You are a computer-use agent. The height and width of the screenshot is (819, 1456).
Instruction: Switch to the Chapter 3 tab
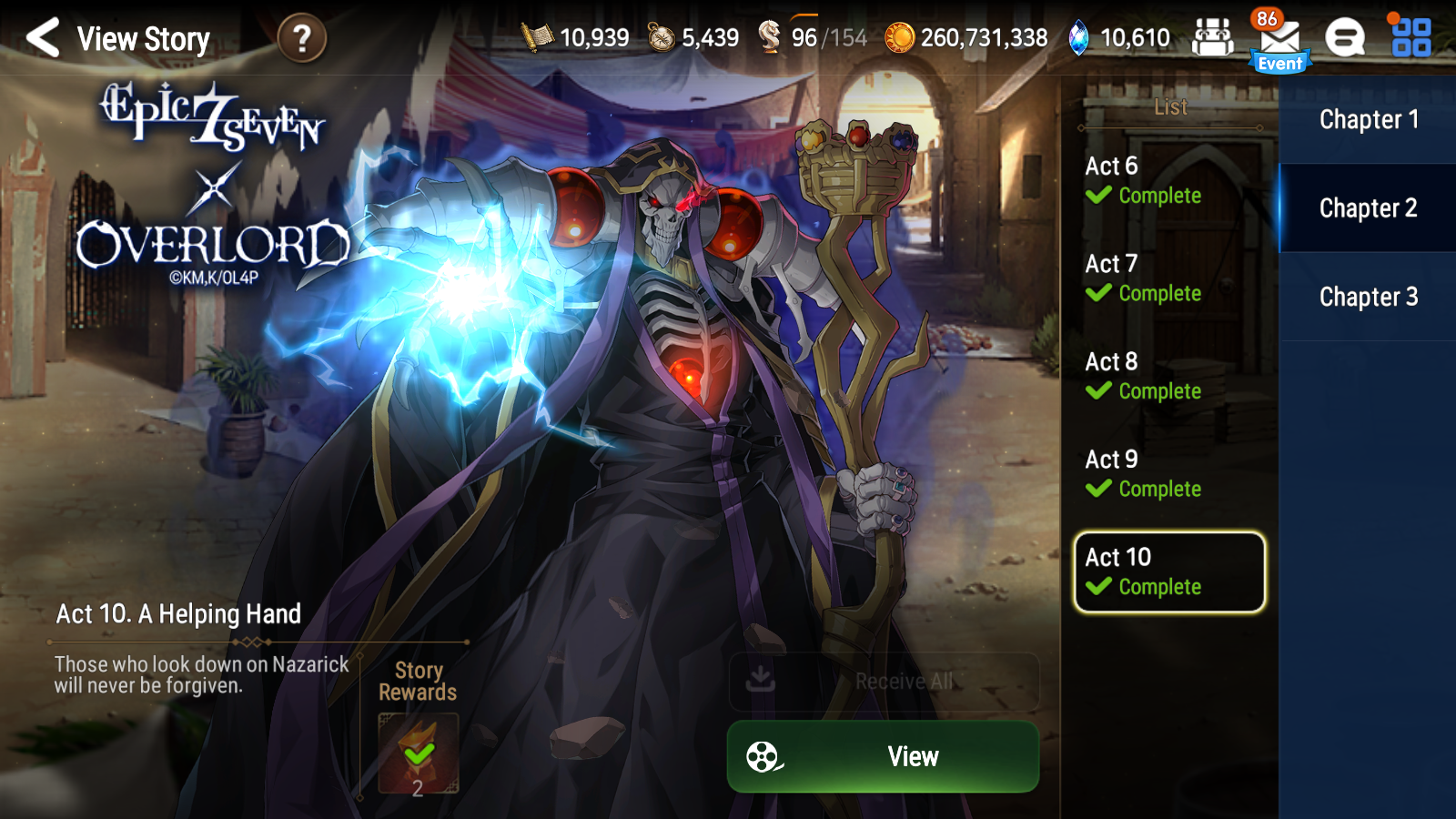[1369, 297]
